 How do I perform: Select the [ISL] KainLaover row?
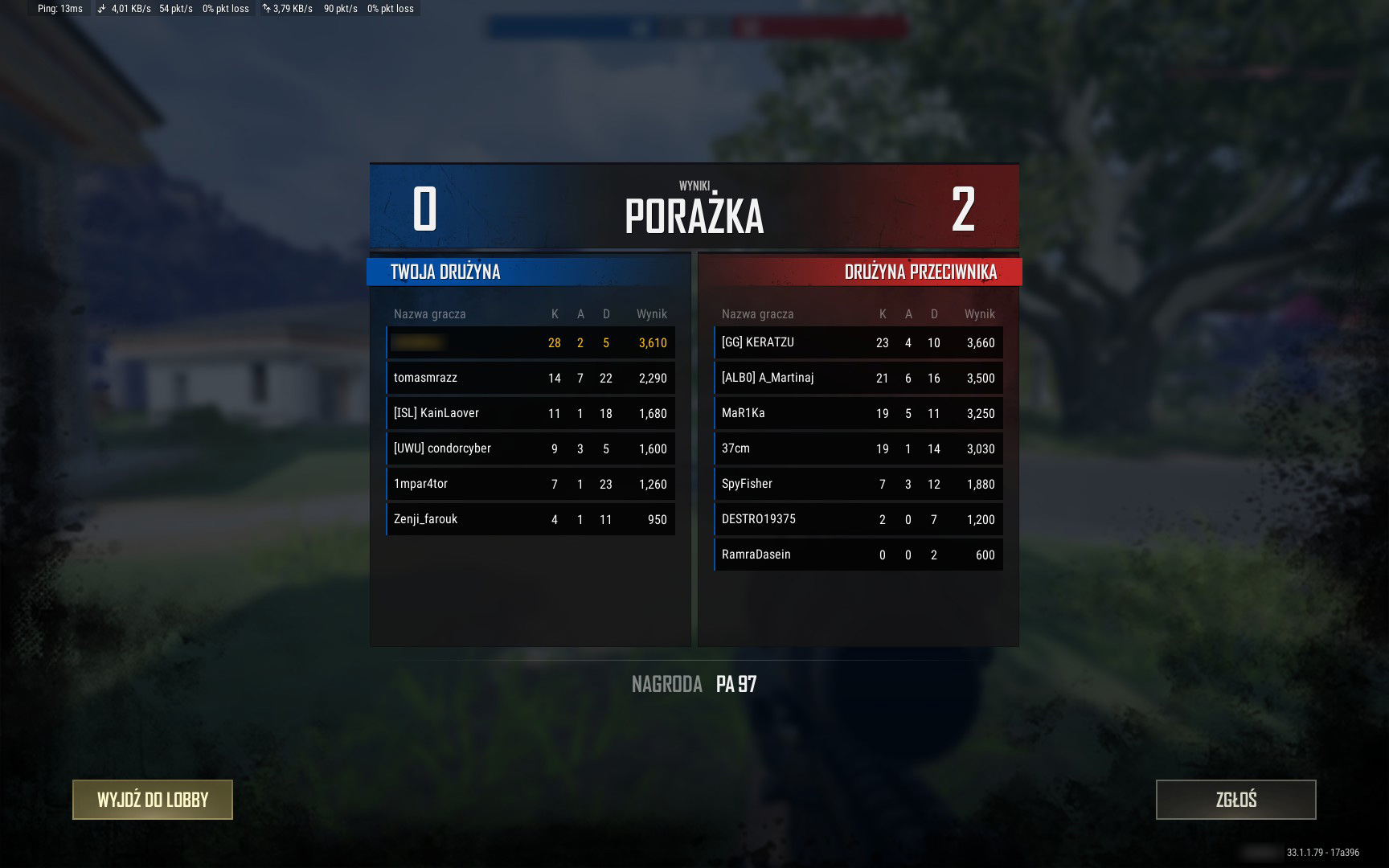tap(531, 413)
